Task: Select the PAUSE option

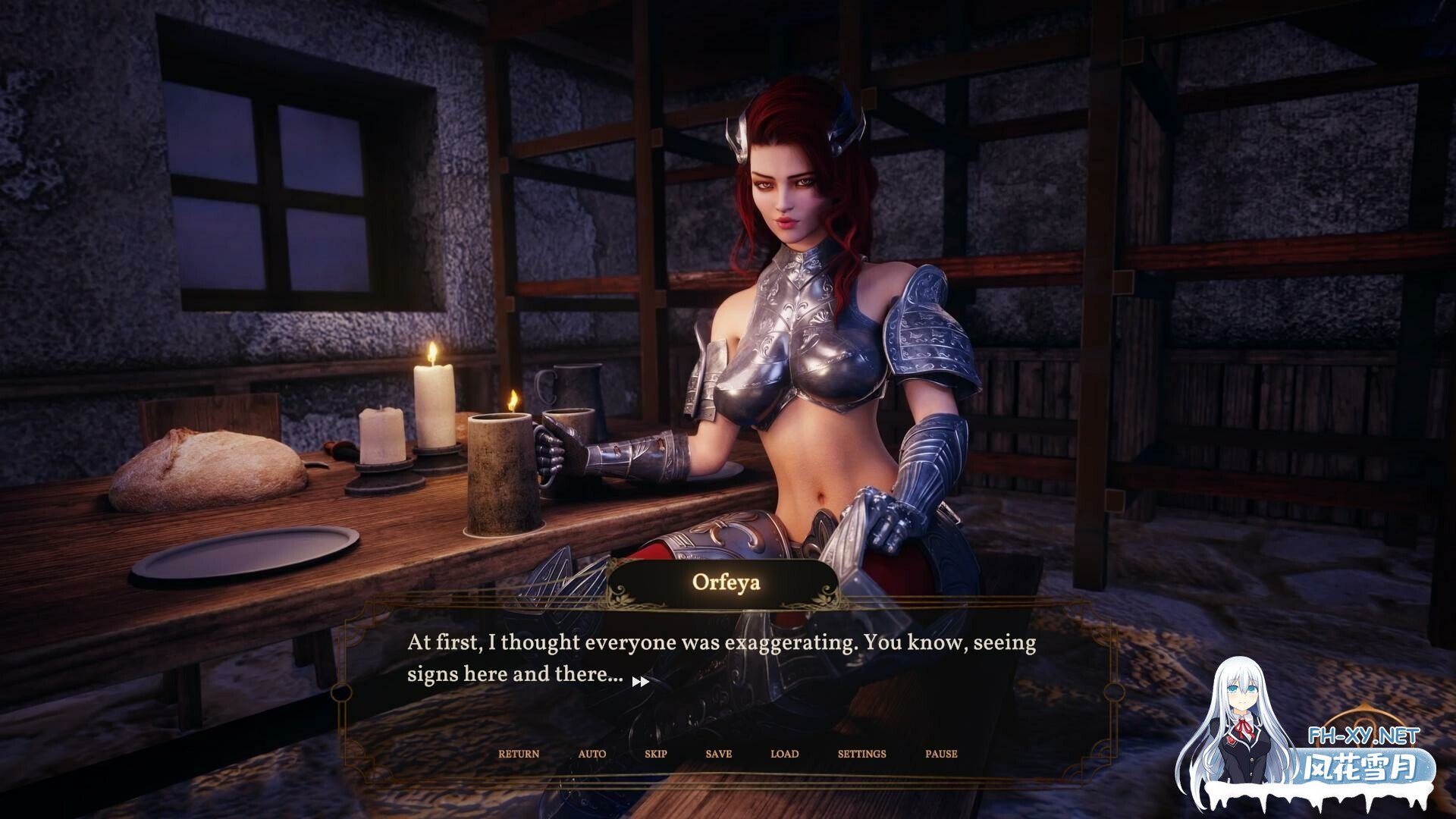Action: (941, 754)
